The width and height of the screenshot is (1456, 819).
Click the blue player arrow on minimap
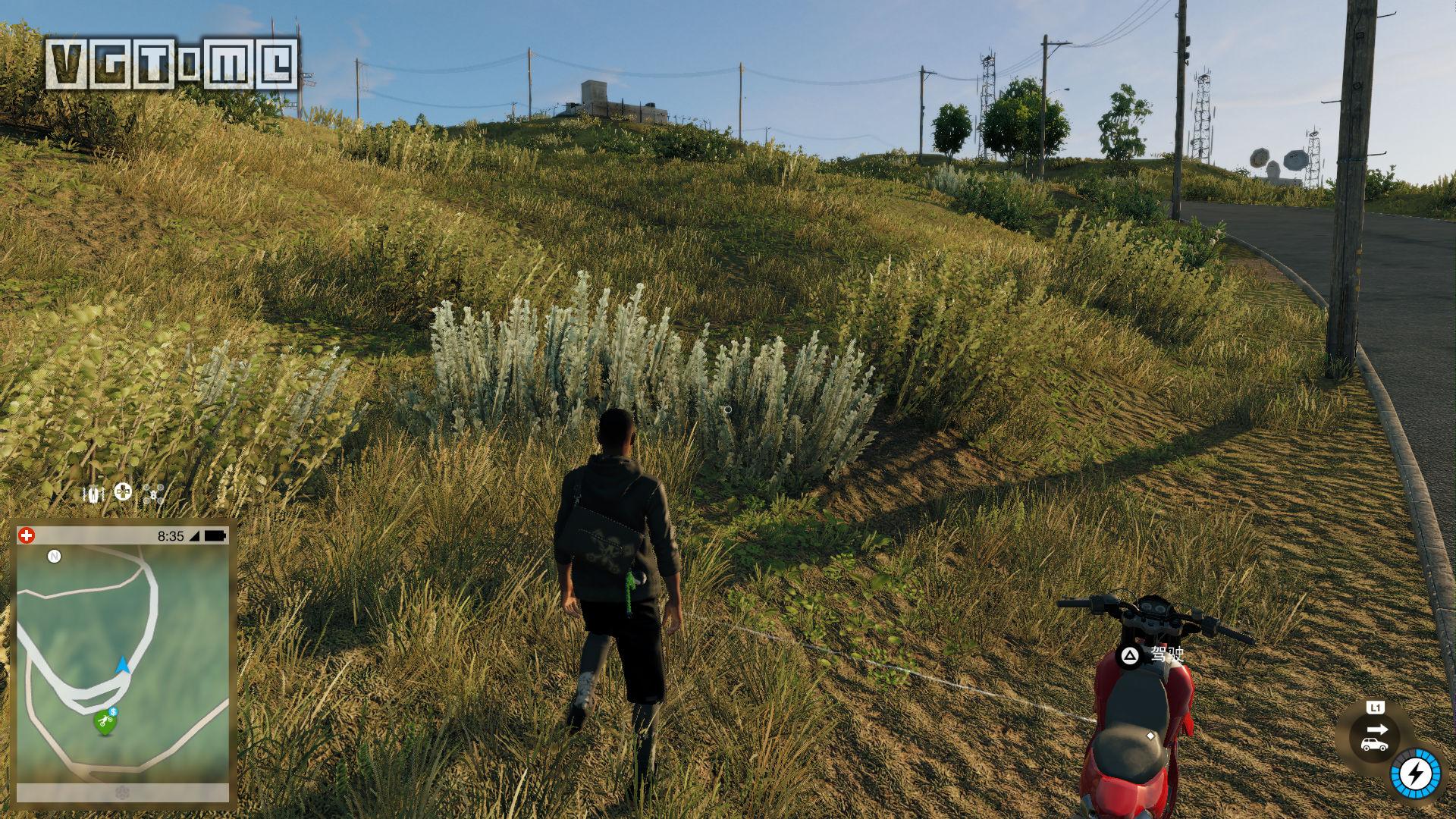pos(122,666)
